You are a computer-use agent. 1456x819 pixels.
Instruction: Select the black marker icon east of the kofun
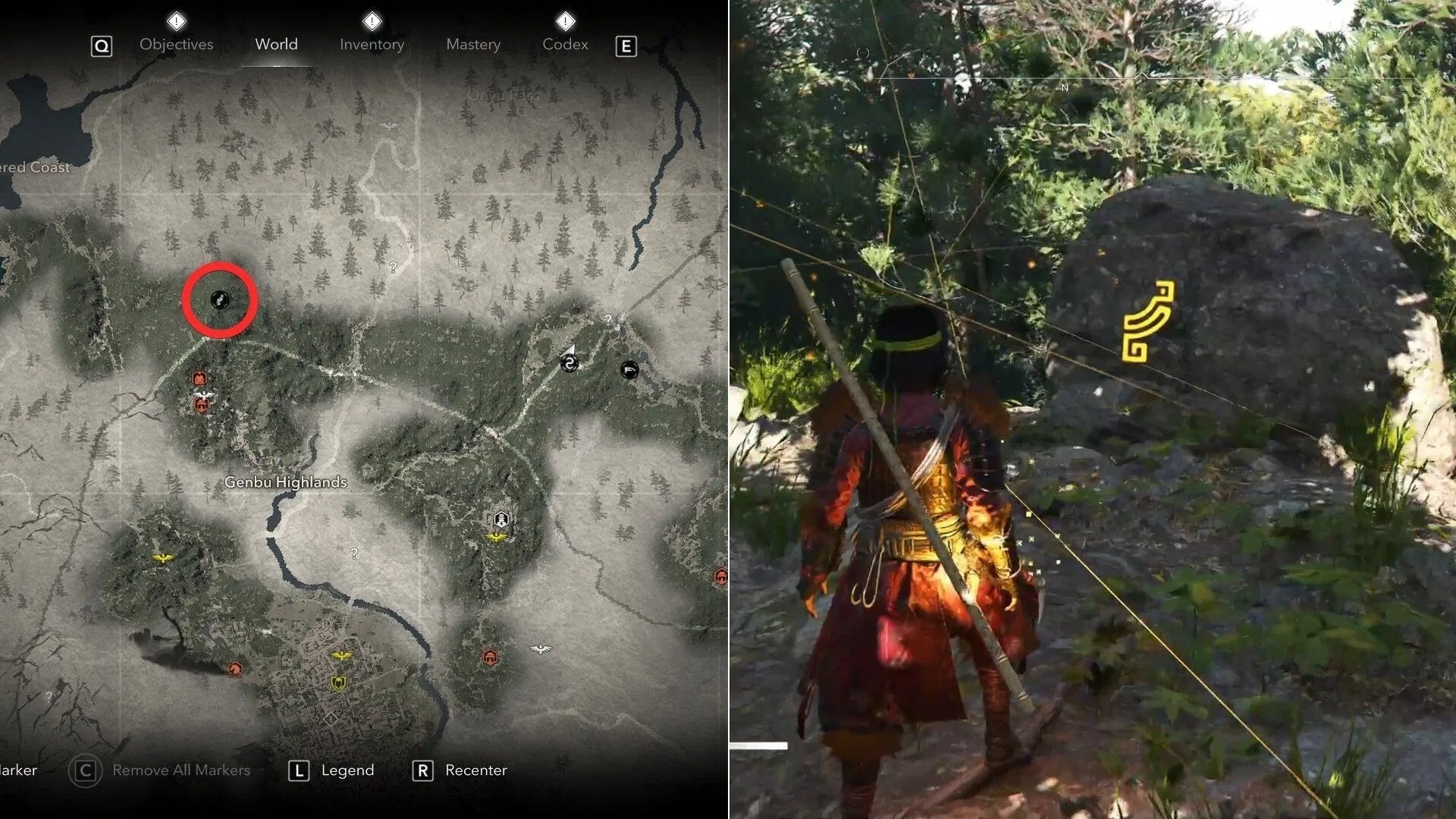point(630,369)
